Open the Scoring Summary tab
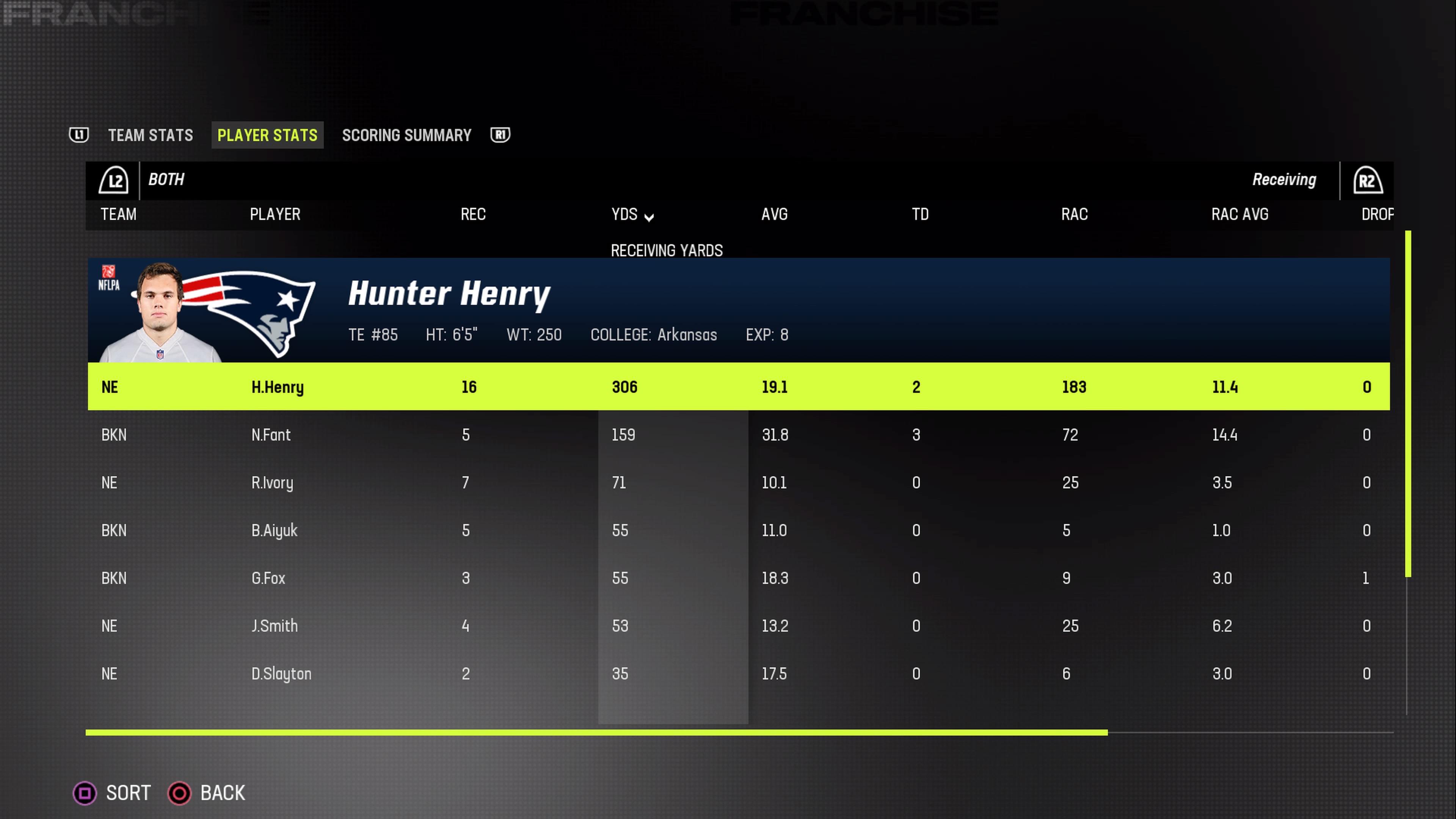The height and width of the screenshot is (819, 1456). coord(406,135)
